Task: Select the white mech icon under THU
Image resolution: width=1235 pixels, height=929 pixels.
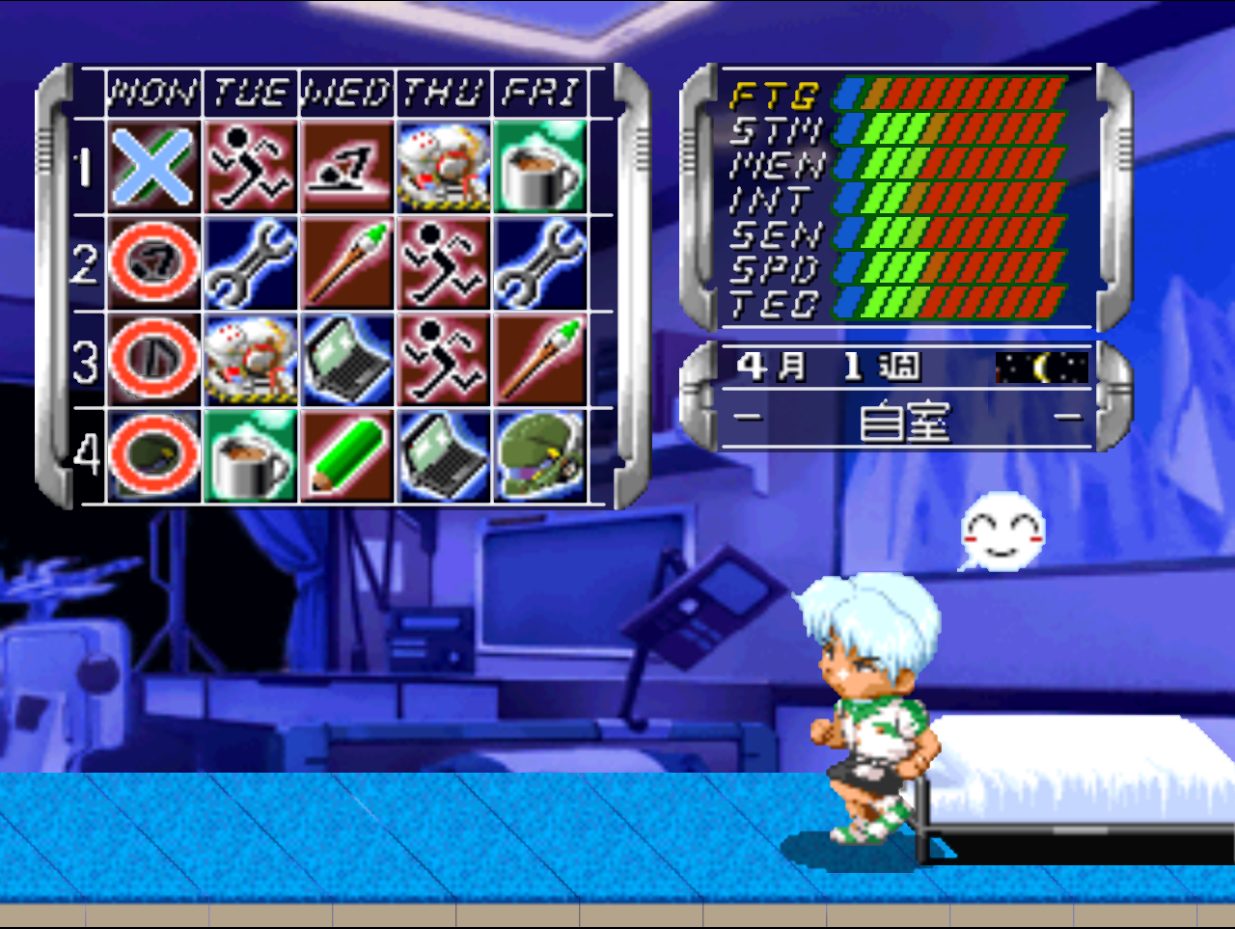Action: [x=443, y=167]
